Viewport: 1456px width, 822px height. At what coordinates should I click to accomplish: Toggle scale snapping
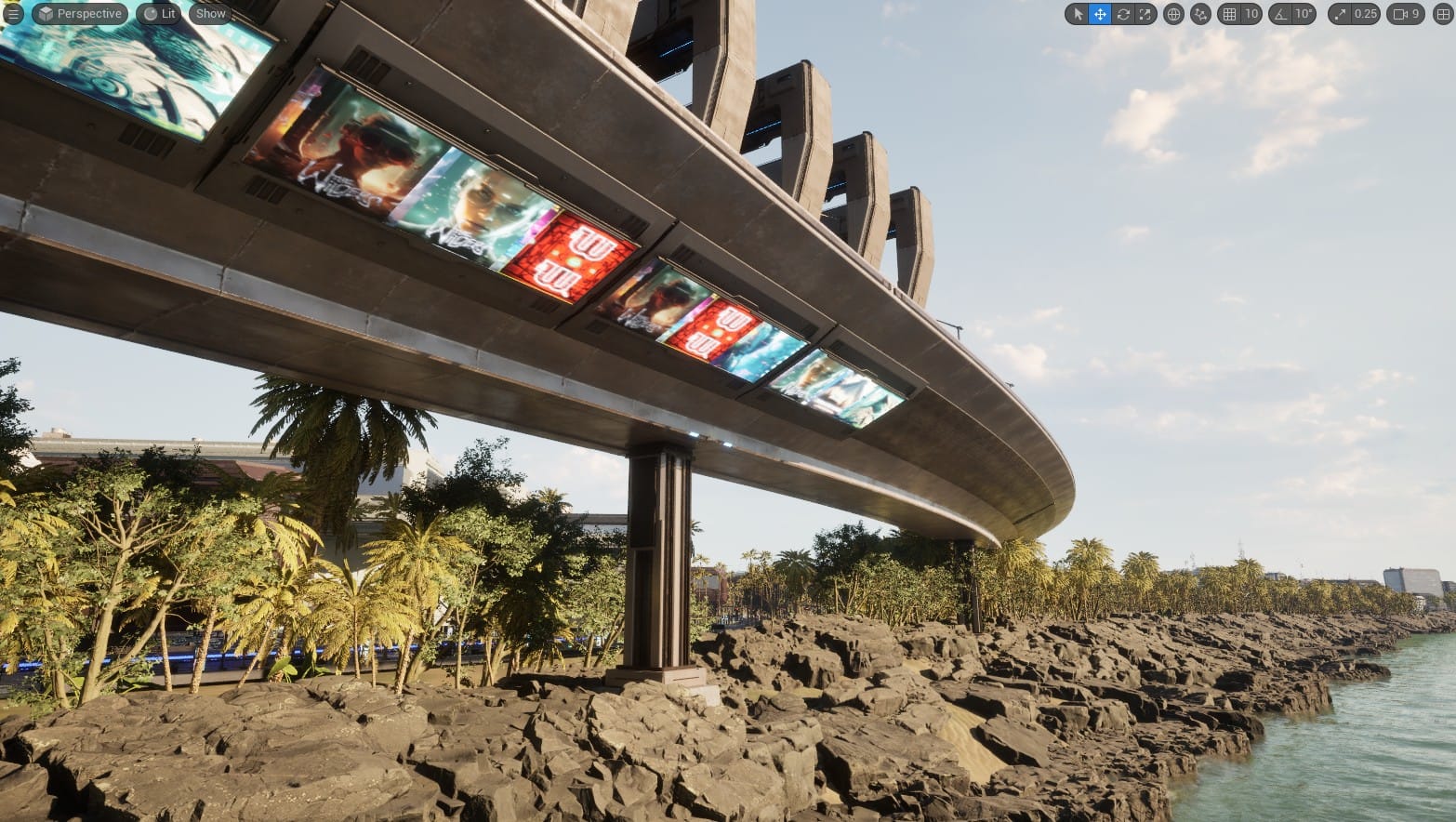click(1342, 14)
